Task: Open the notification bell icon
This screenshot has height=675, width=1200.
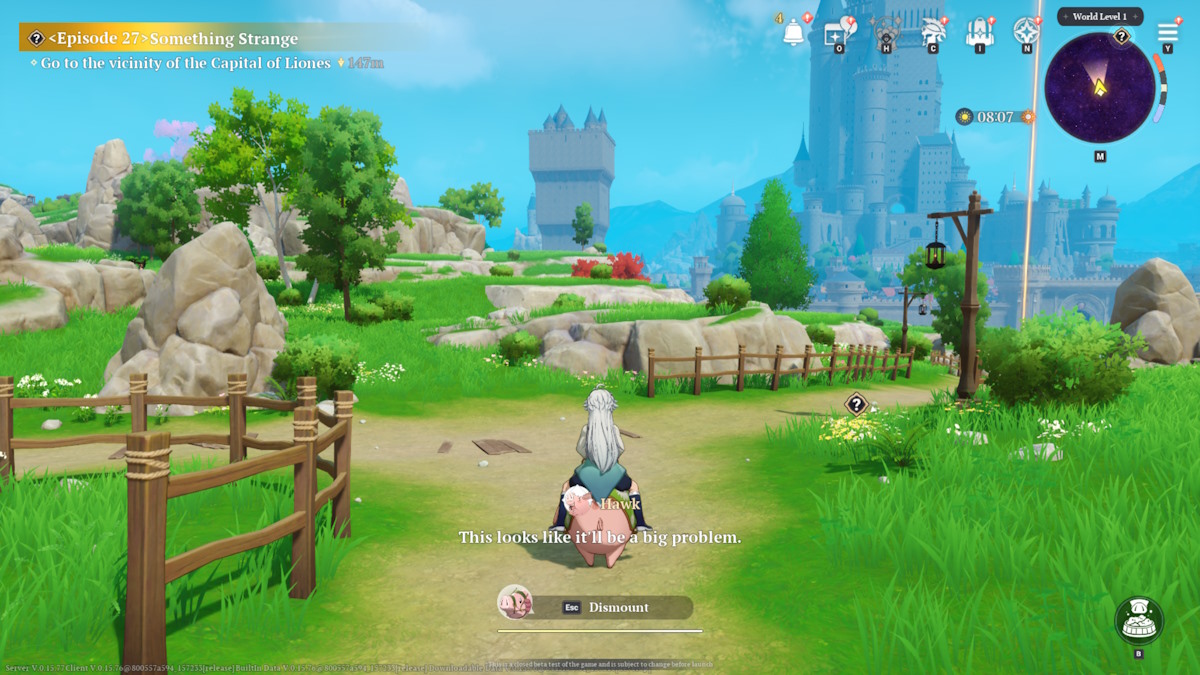Action: (794, 32)
